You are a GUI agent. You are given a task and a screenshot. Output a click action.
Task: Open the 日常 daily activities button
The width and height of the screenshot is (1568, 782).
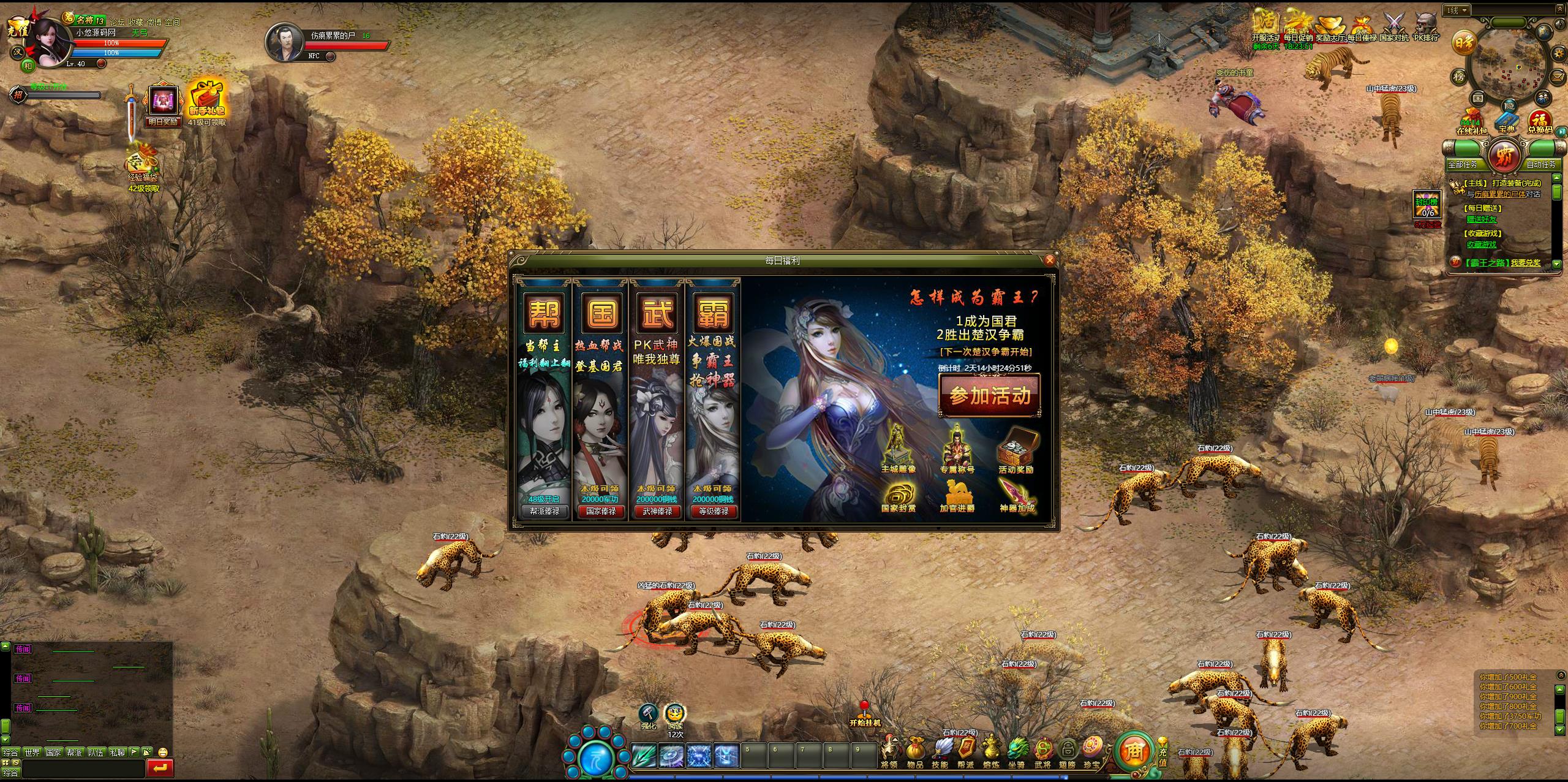[x=1464, y=43]
